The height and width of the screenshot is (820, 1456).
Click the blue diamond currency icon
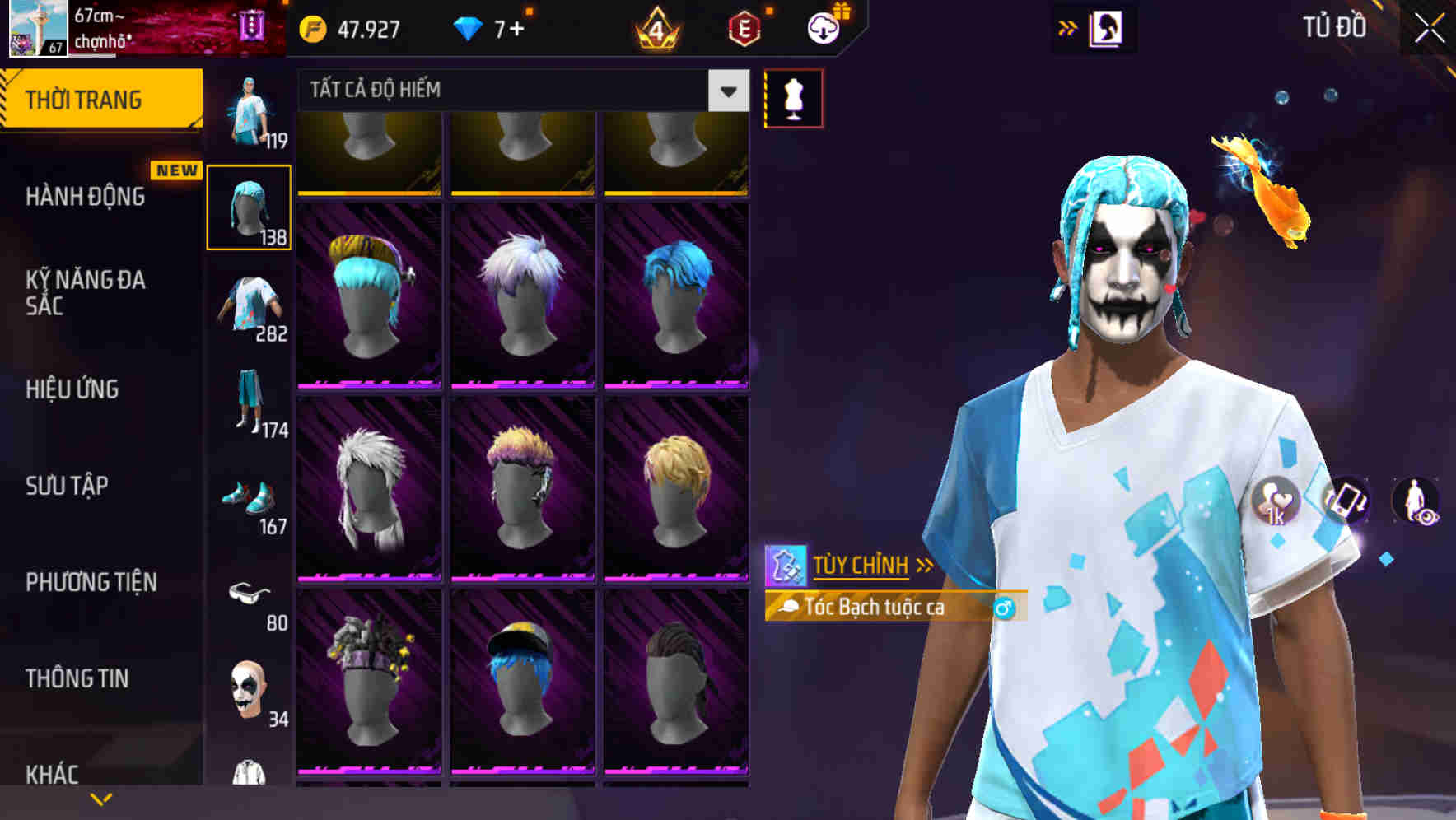[x=467, y=27]
